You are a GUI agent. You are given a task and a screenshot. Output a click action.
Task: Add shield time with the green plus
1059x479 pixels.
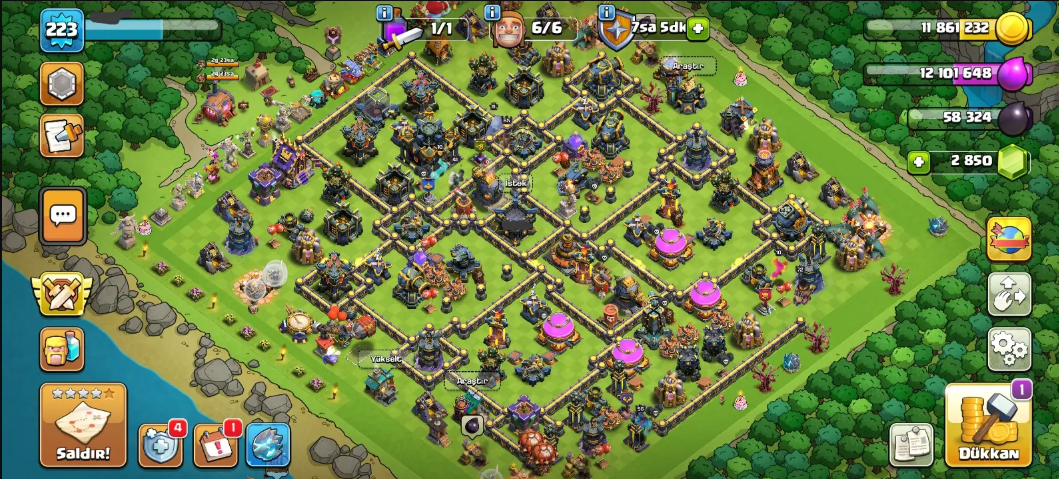(697, 28)
